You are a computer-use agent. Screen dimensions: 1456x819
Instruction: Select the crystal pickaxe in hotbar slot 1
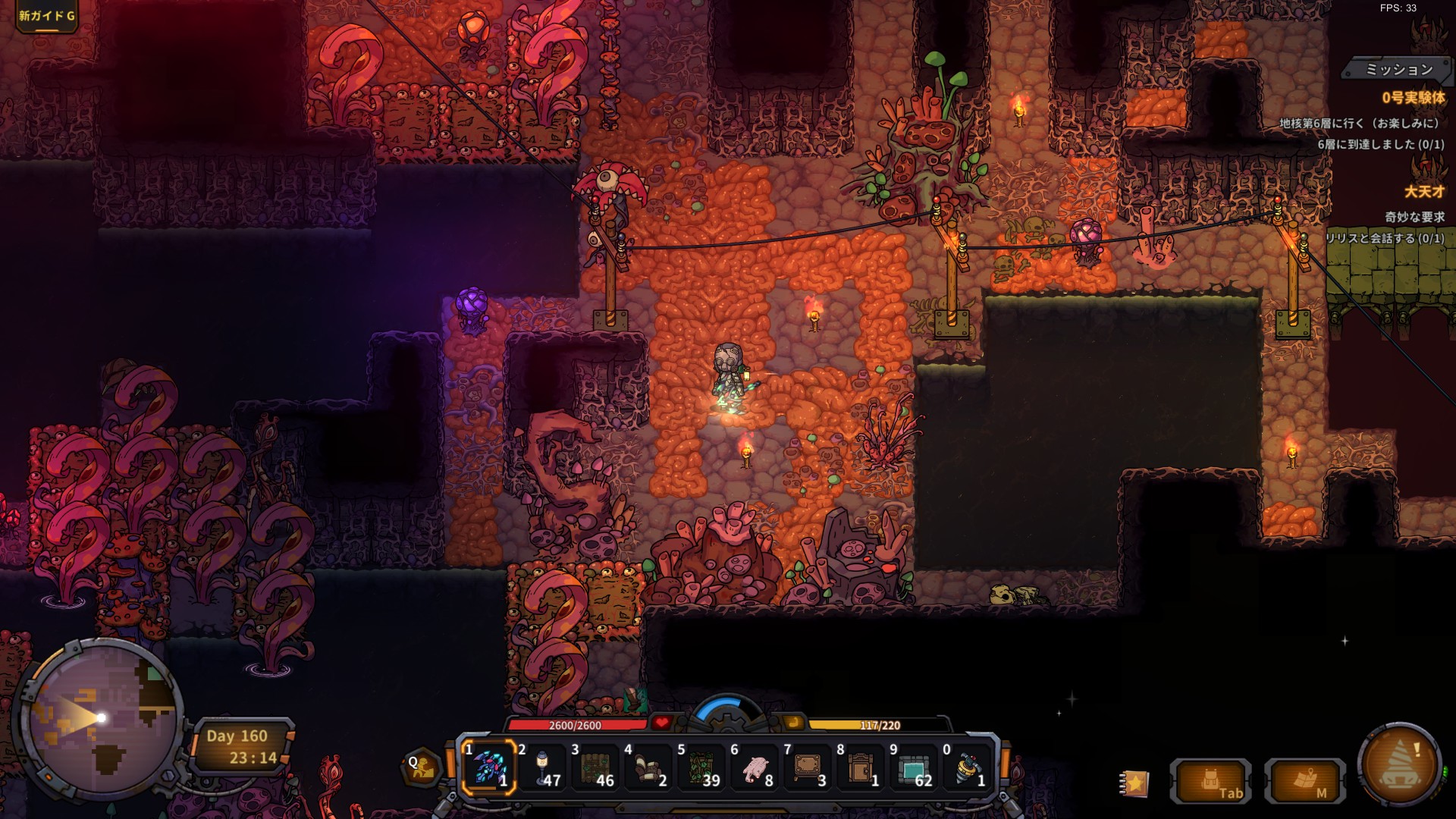click(x=489, y=767)
